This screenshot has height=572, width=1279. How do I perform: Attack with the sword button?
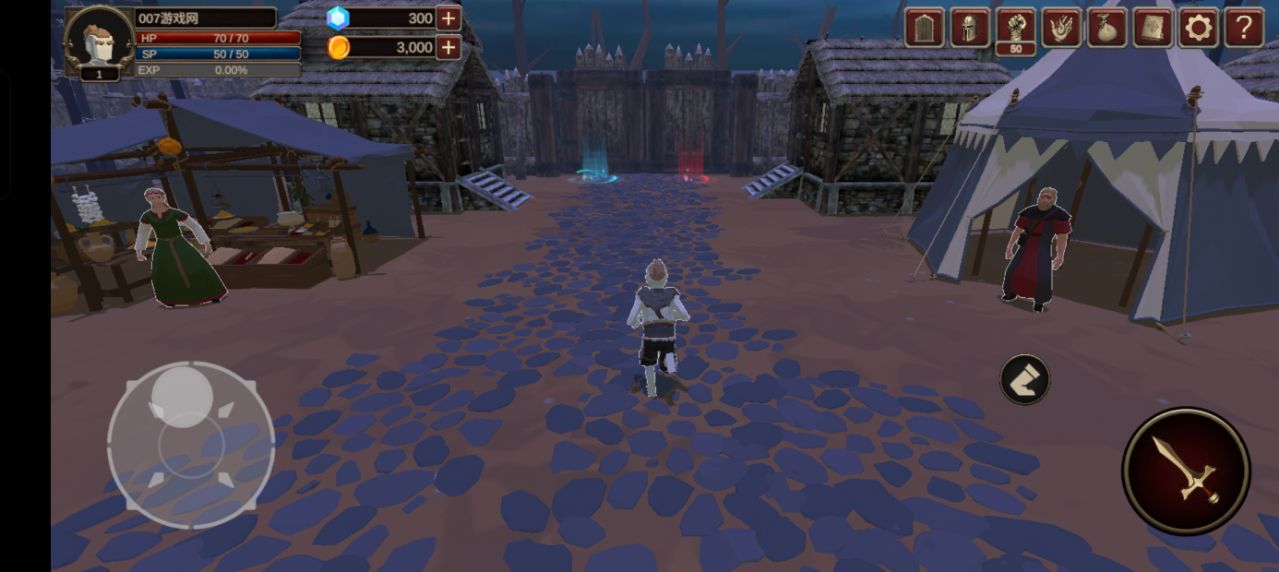coord(1186,470)
